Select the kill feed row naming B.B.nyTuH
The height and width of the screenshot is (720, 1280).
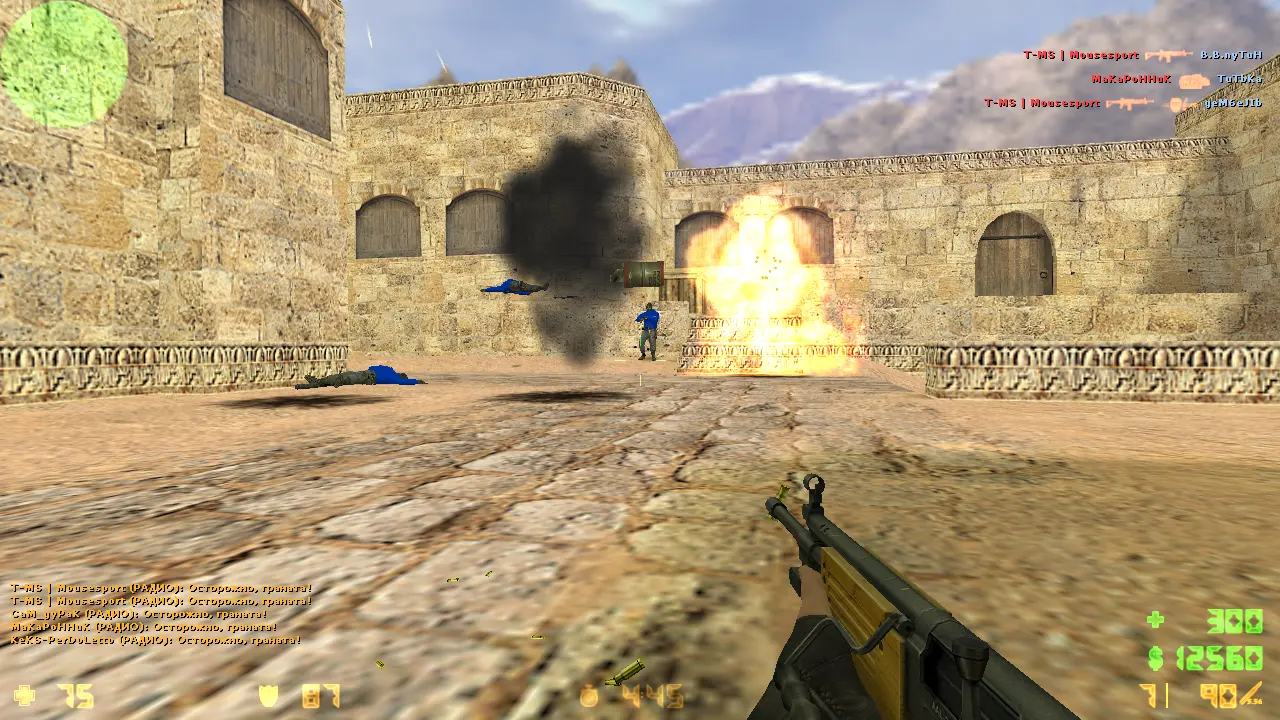pos(1142,55)
